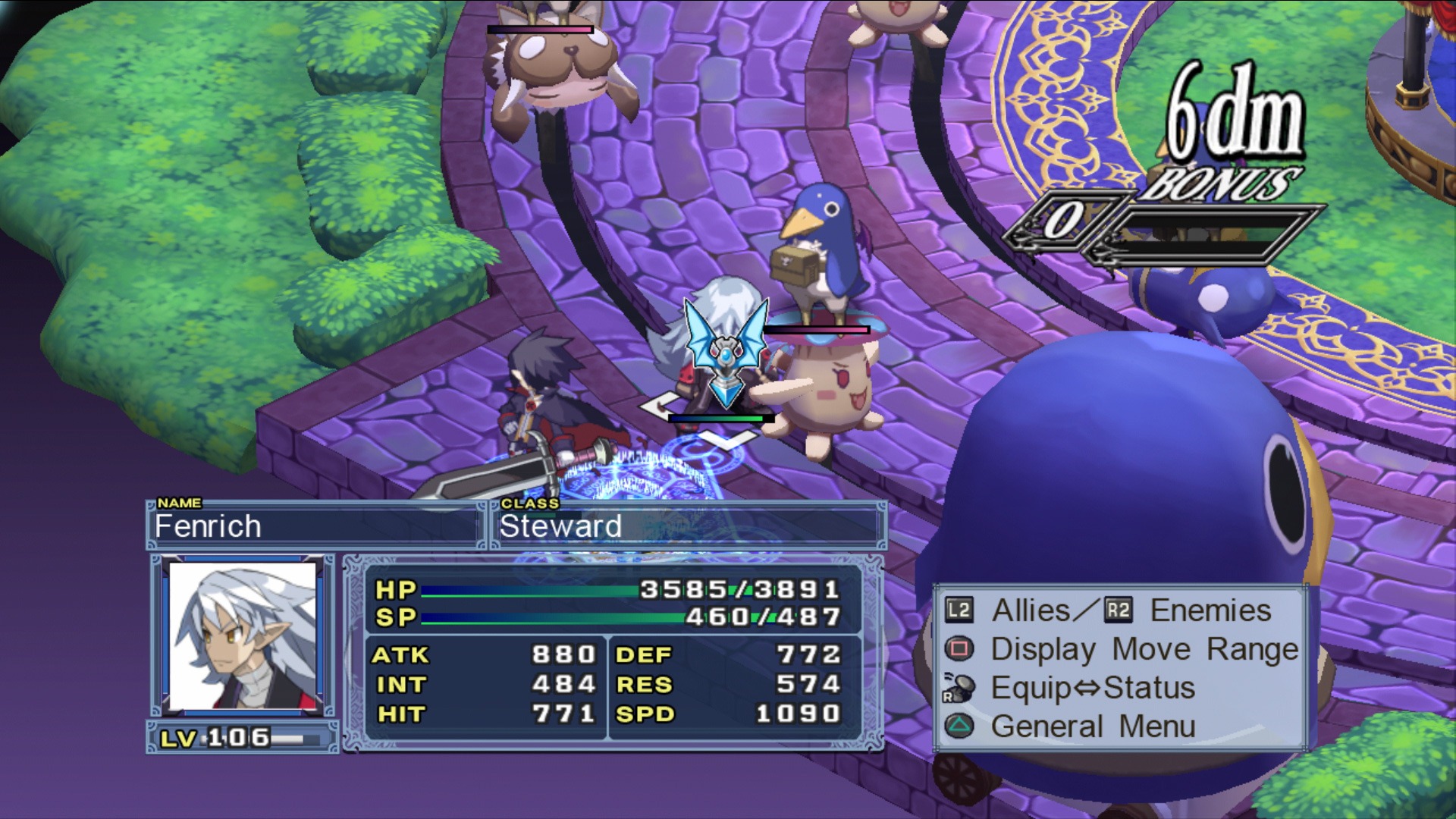Image resolution: width=1456 pixels, height=819 pixels.
Task: Click Fenrich's character portrait
Action: (243, 635)
